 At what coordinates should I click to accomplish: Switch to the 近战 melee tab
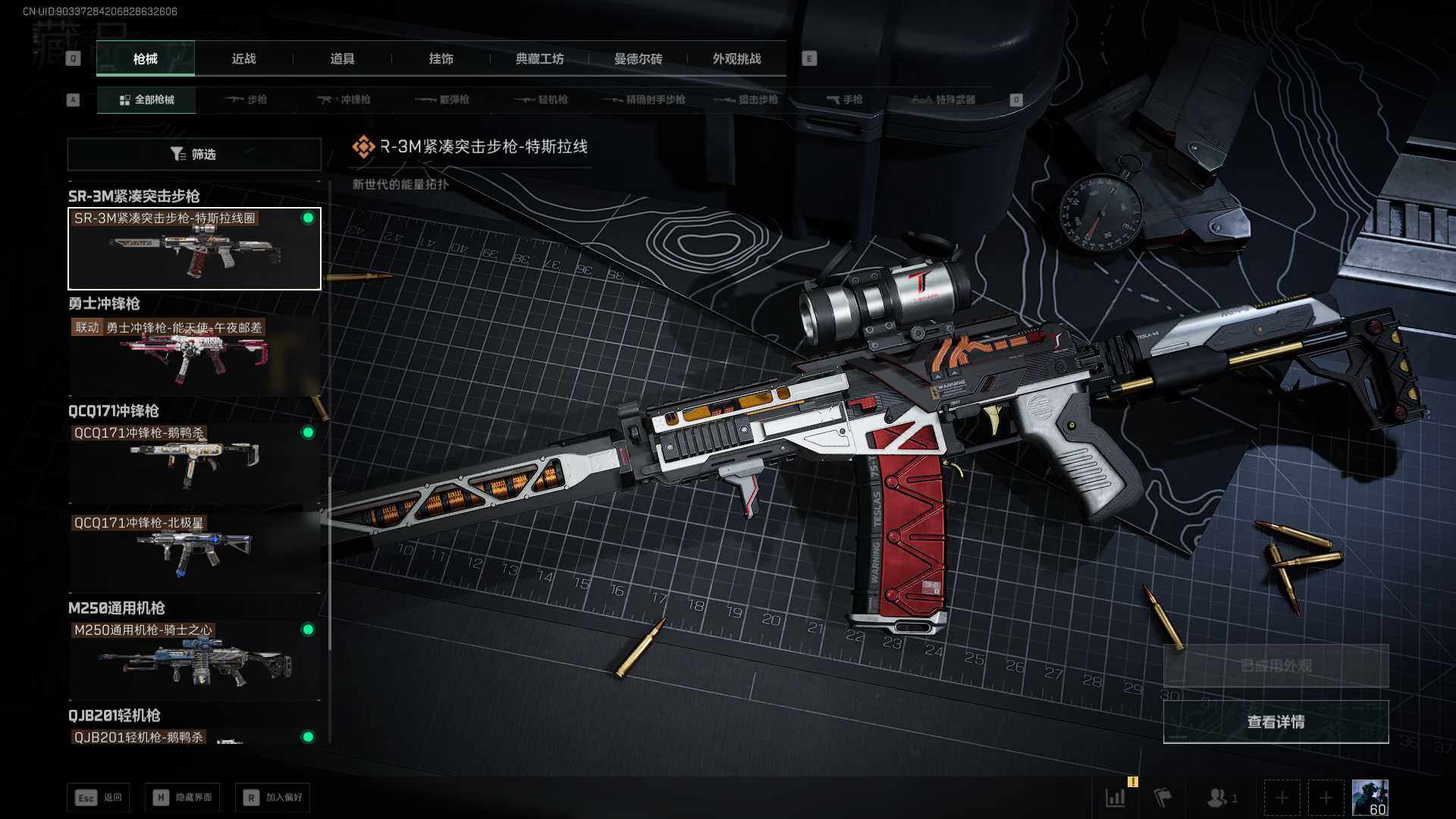243,58
